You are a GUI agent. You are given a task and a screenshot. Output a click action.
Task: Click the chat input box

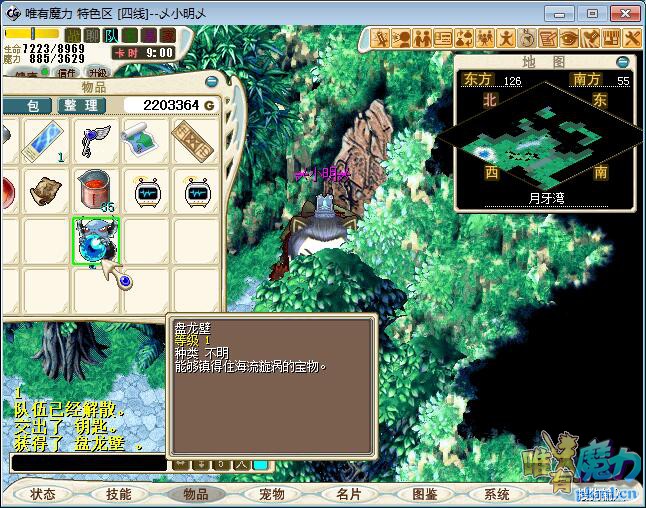[88, 463]
